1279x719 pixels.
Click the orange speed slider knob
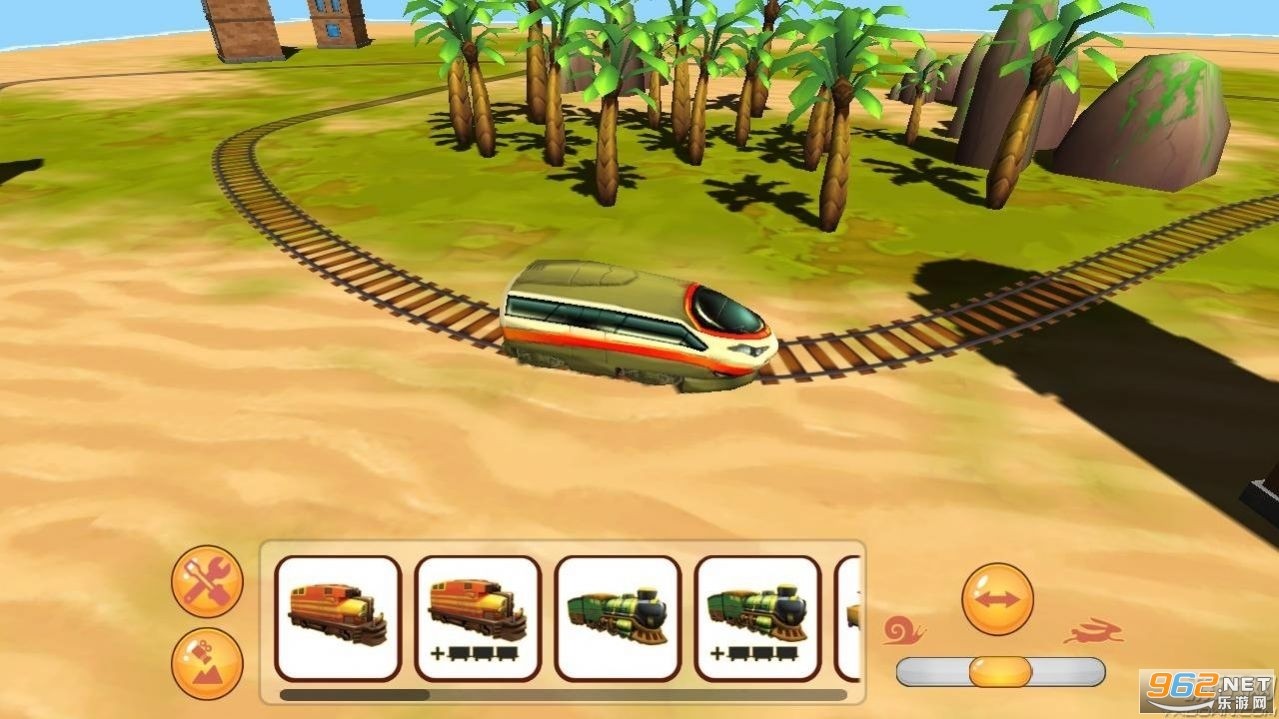pos(999,671)
